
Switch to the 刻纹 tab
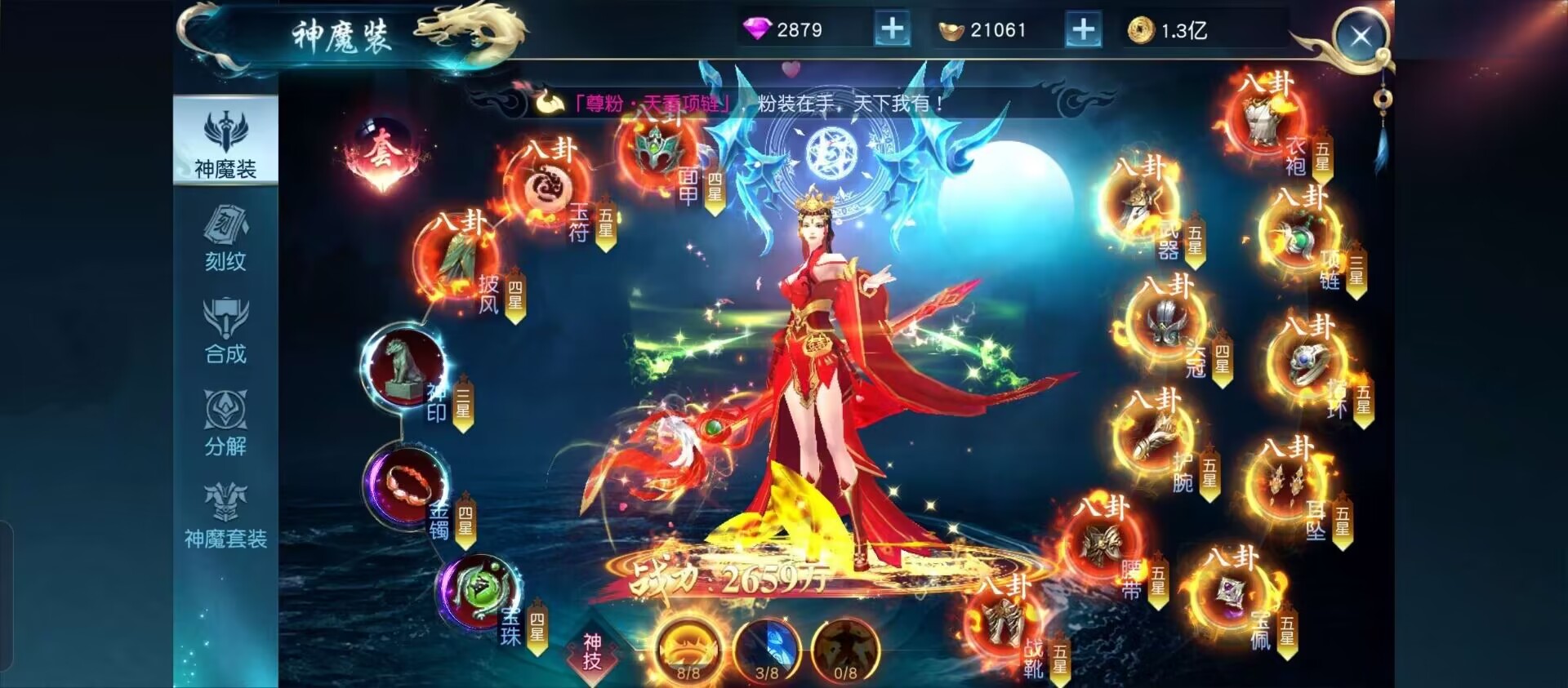(225, 238)
